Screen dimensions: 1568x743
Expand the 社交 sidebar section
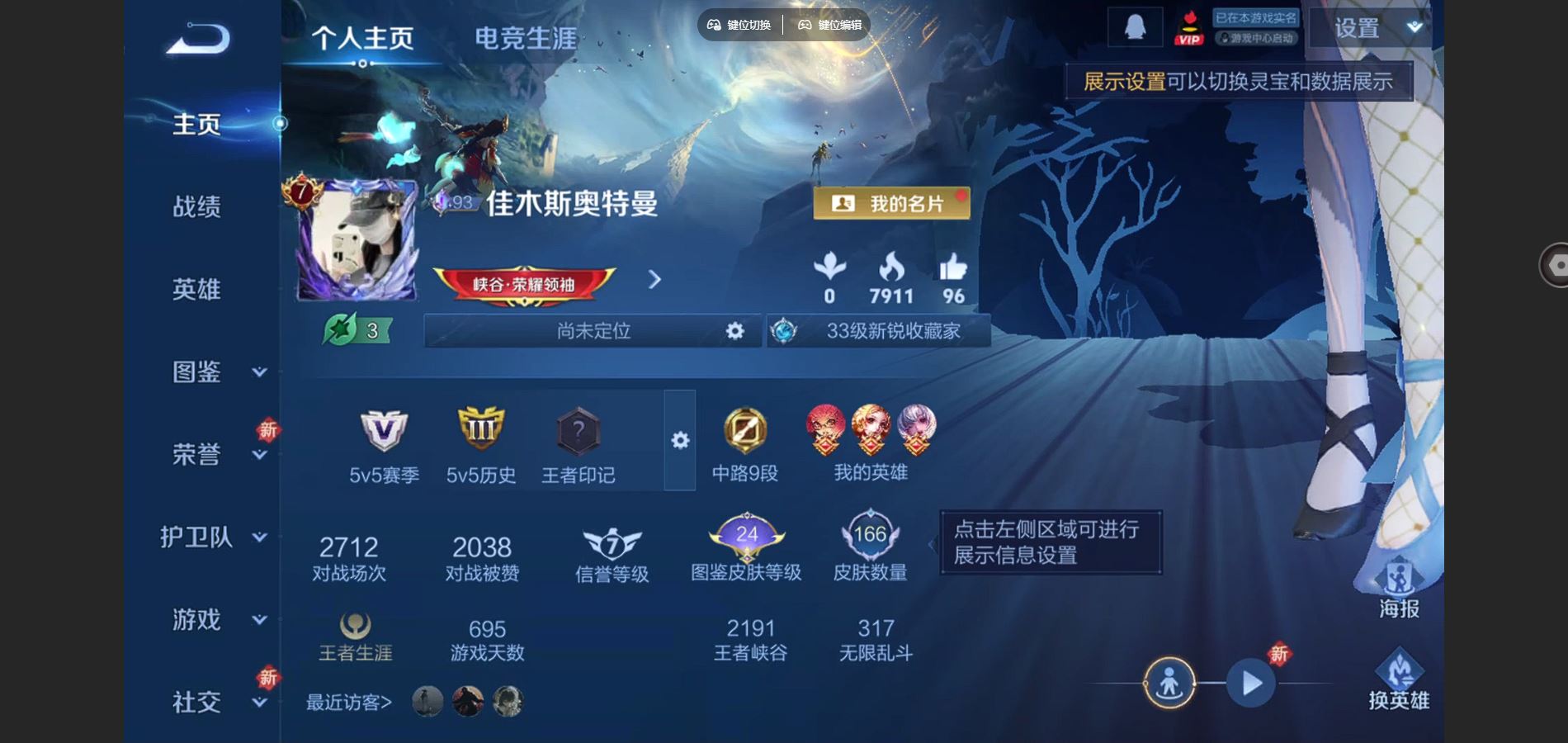(198, 702)
